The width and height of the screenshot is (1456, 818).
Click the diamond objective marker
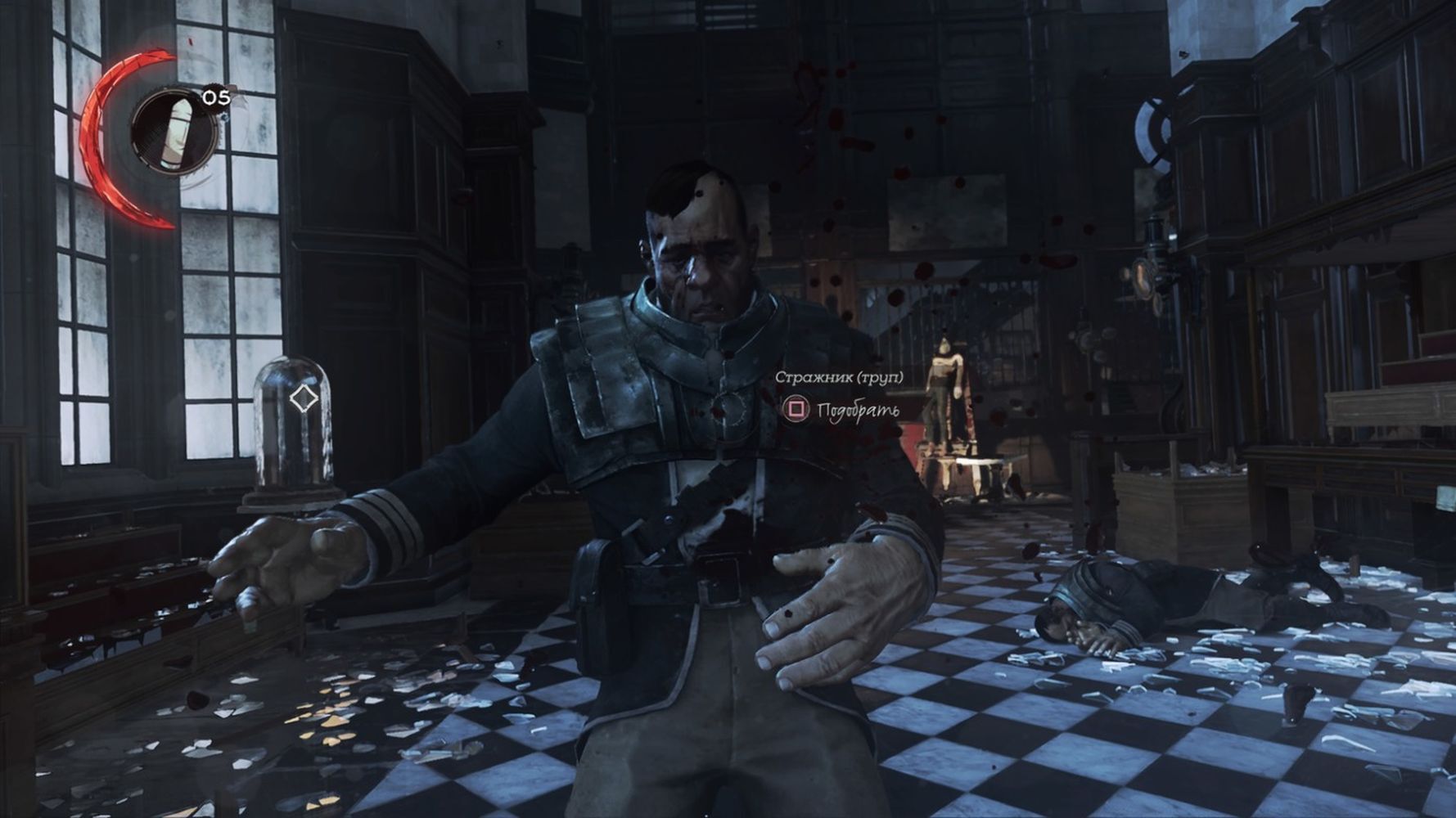coord(304,399)
